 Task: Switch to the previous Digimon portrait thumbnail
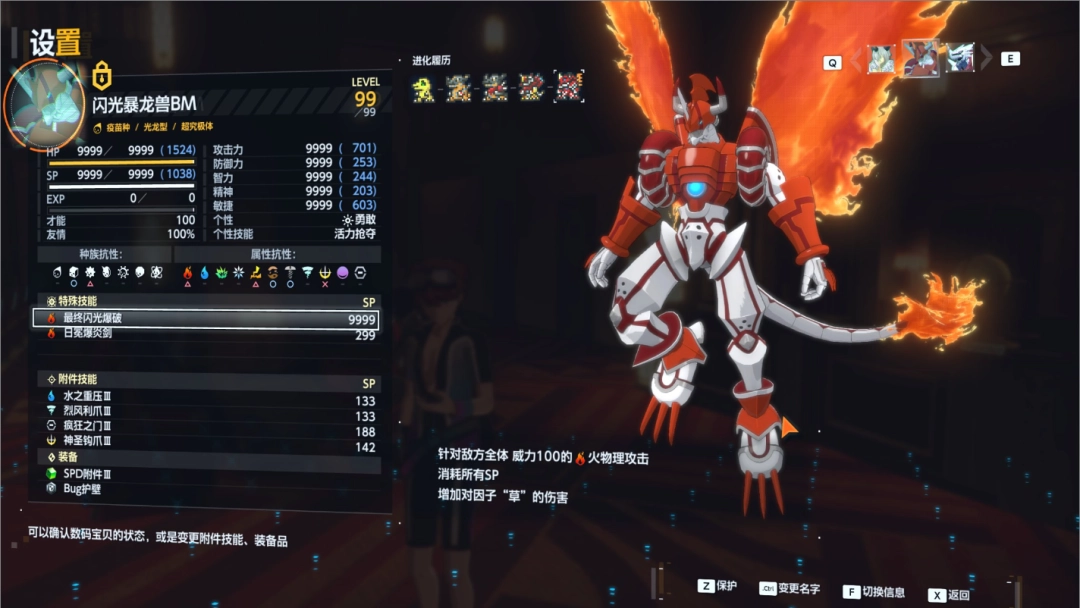click(881, 59)
